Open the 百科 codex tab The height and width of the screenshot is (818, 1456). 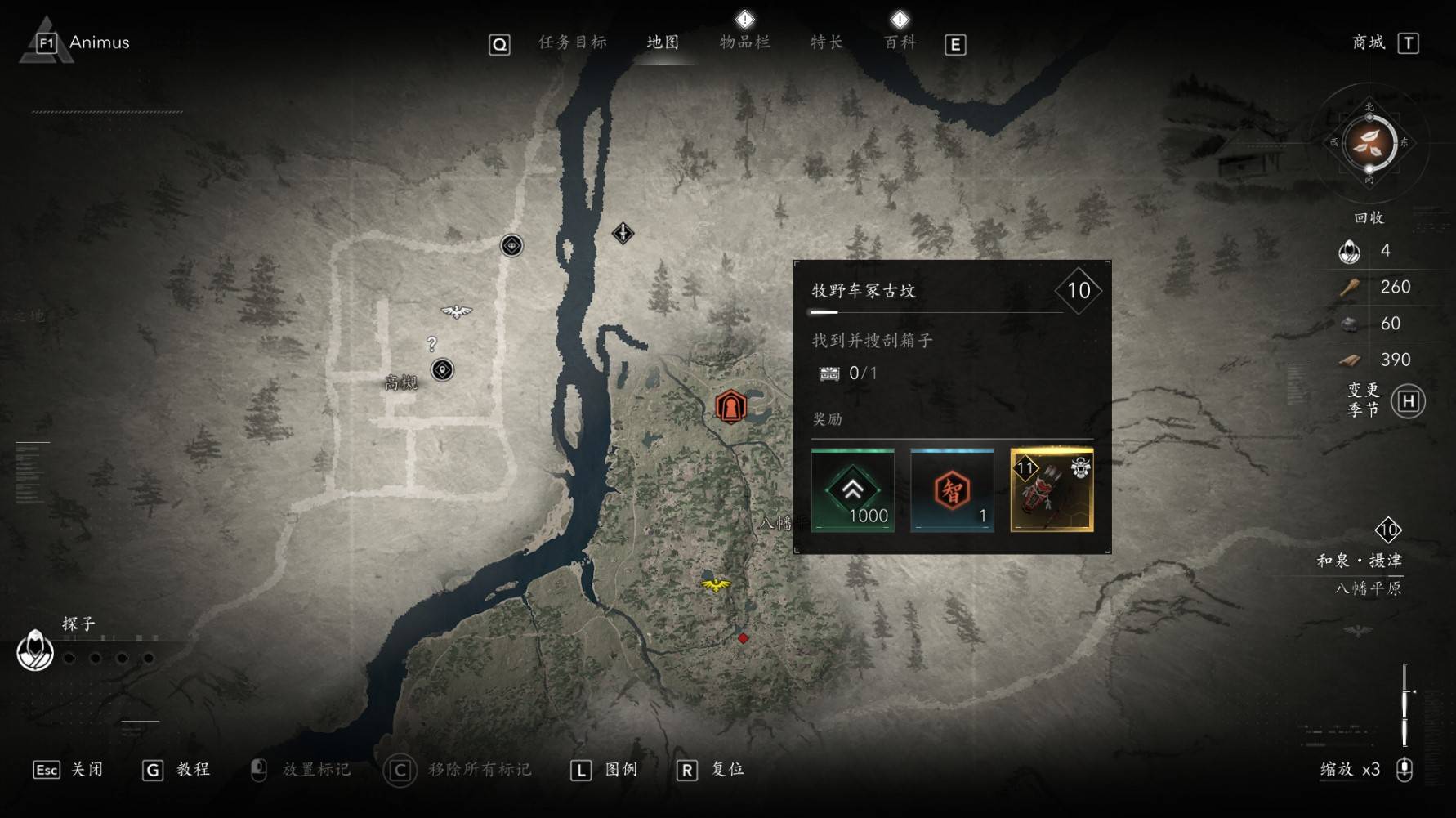900,42
